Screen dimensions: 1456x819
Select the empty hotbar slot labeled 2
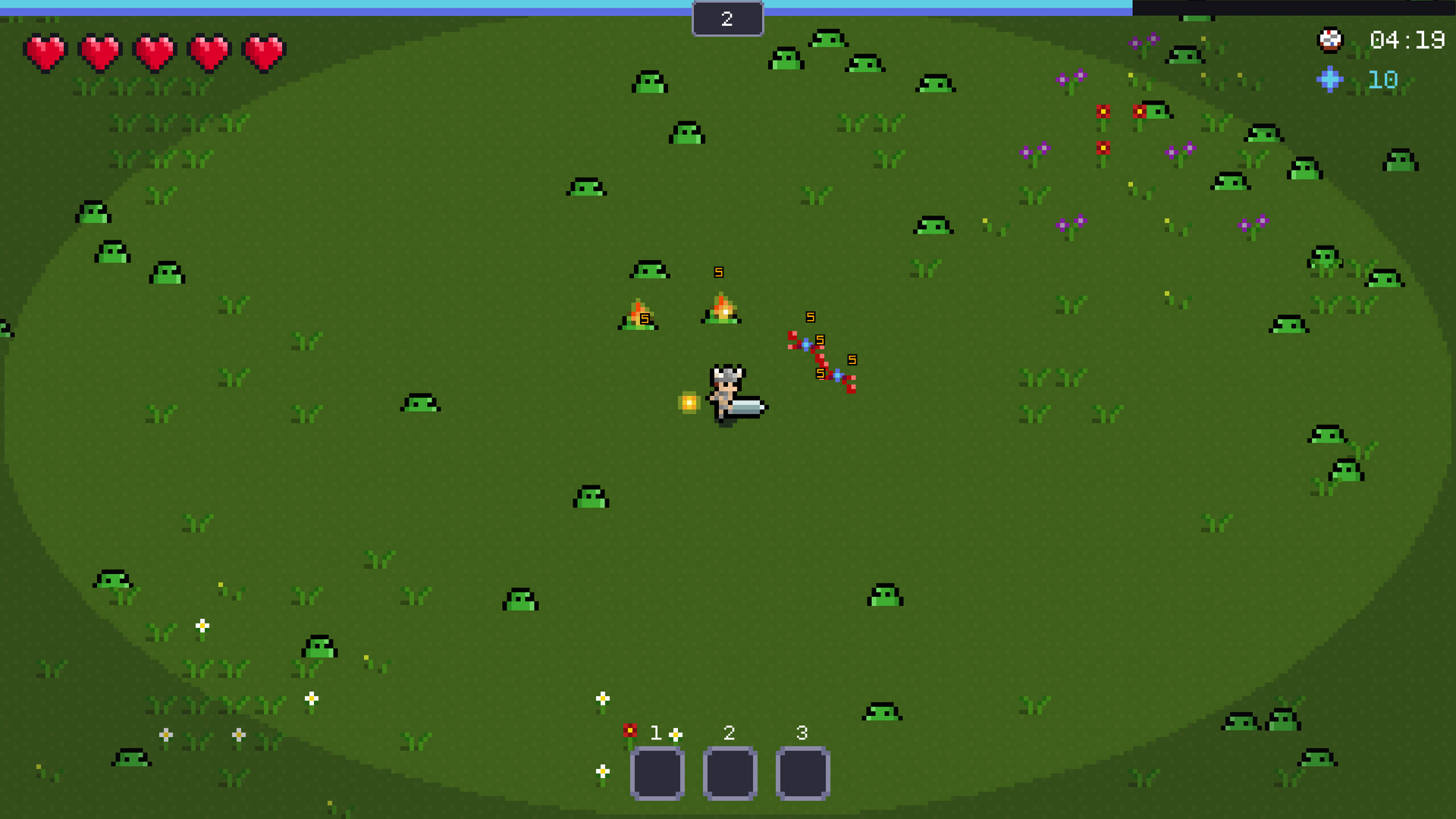tap(729, 772)
